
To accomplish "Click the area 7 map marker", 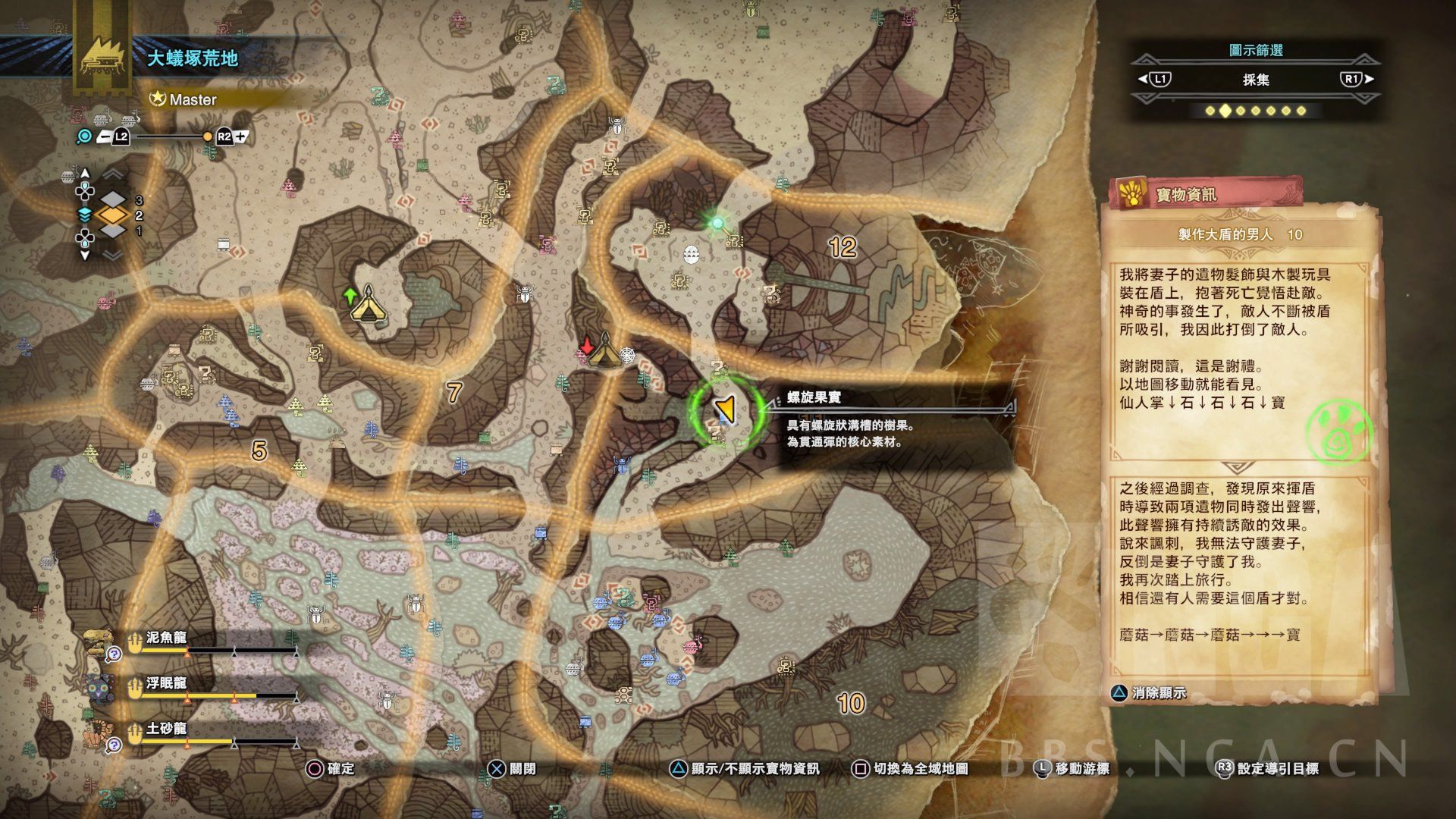I will (453, 392).
